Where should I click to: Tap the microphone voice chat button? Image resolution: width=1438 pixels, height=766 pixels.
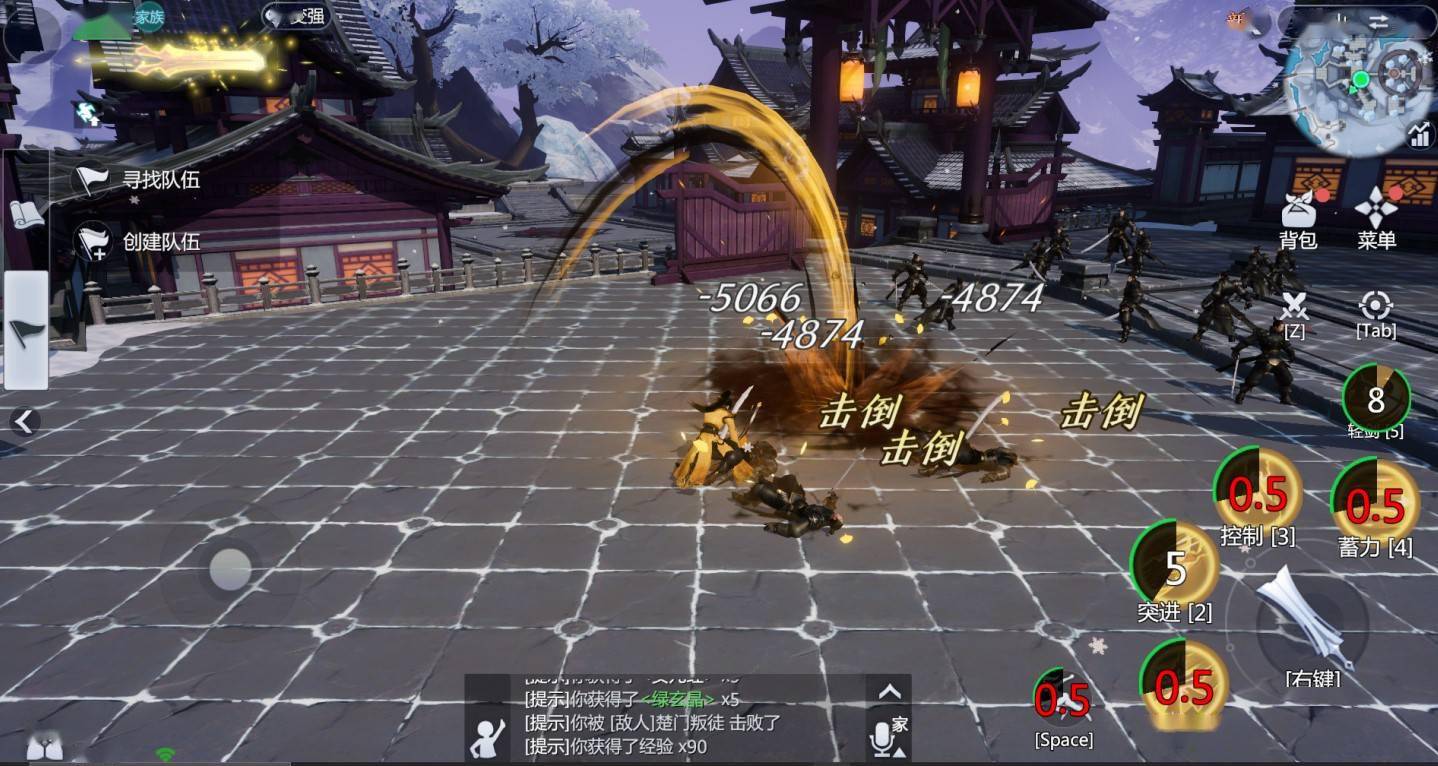coord(881,740)
